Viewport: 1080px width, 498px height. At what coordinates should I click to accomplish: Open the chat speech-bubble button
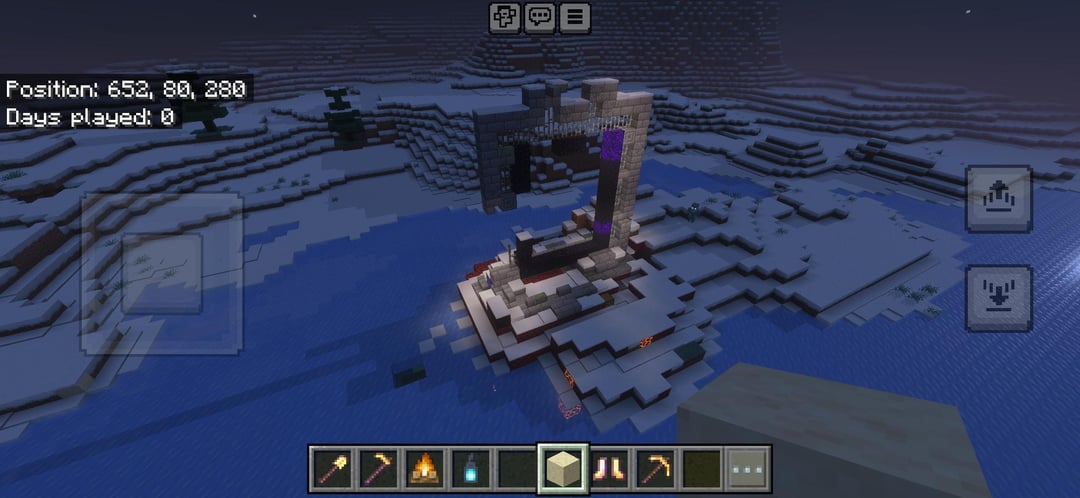540,17
